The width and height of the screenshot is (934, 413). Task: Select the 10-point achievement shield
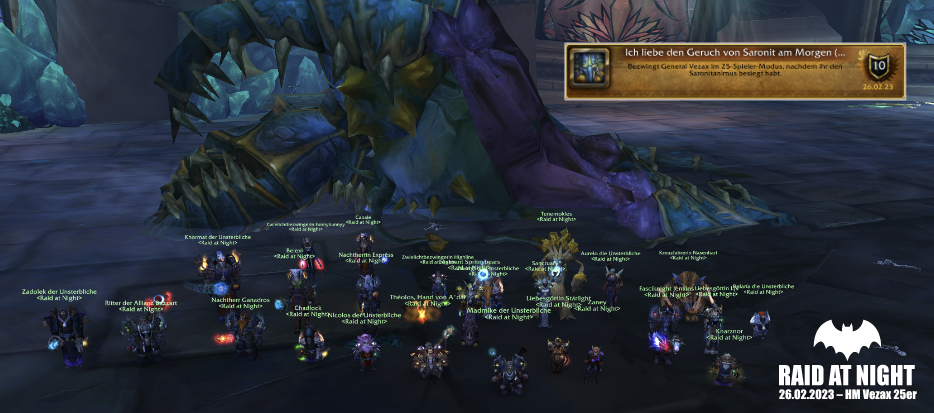coord(880,66)
